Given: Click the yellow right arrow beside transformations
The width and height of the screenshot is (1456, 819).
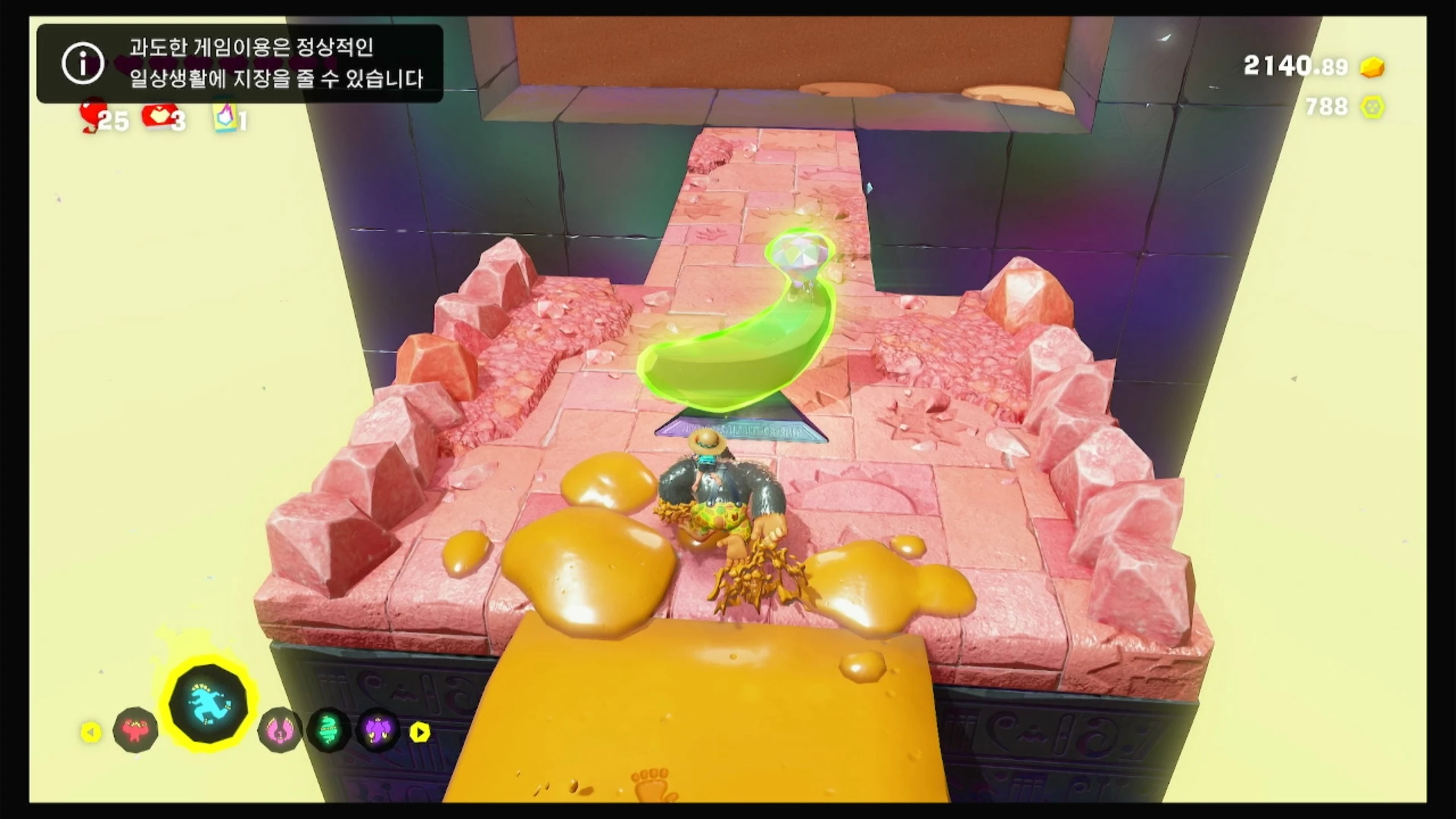Looking at the screenshot, I should click(x=420, y=732).
